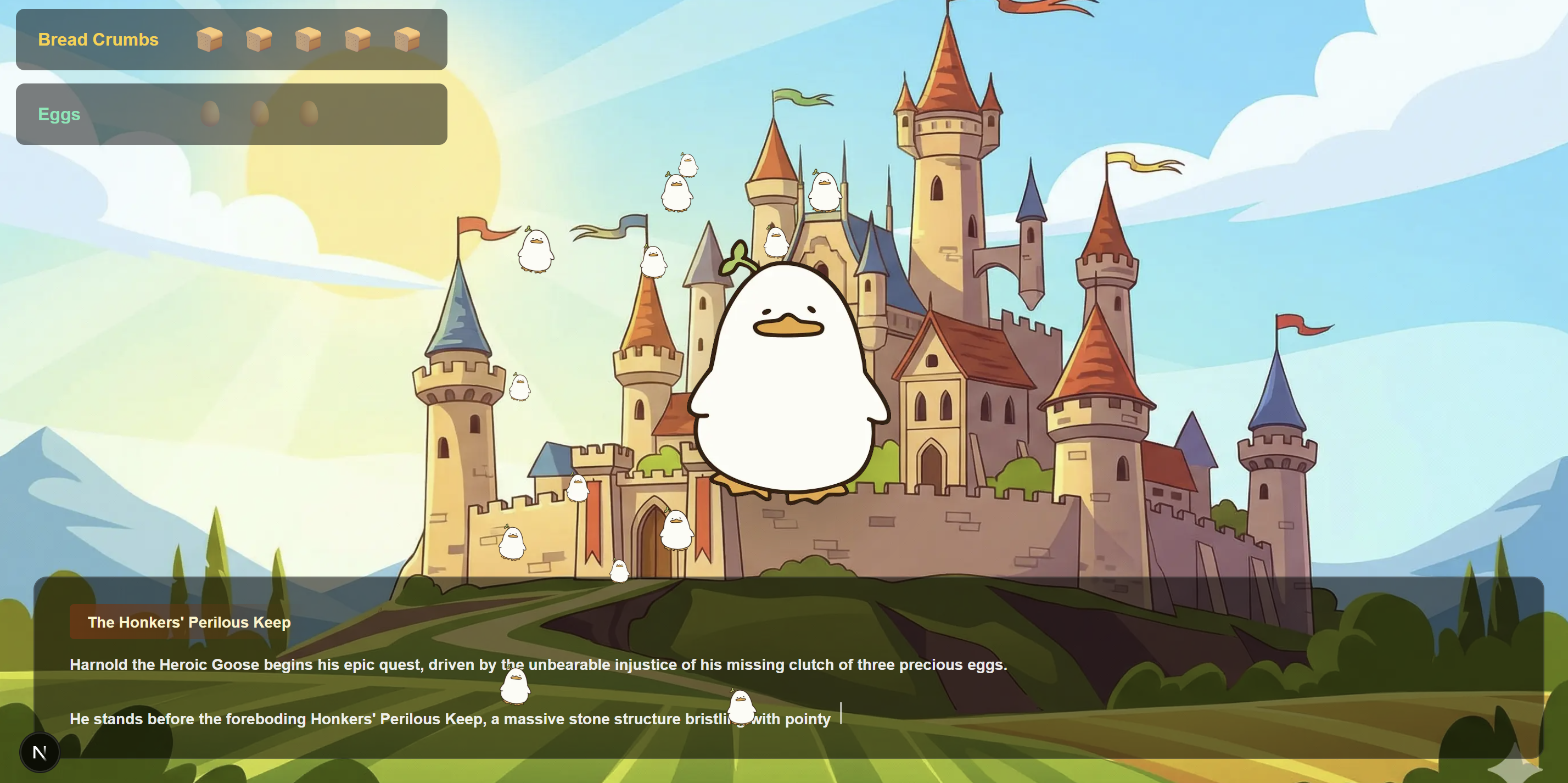
Task: Open the Next.js dev tools badge
Action: 40,752
